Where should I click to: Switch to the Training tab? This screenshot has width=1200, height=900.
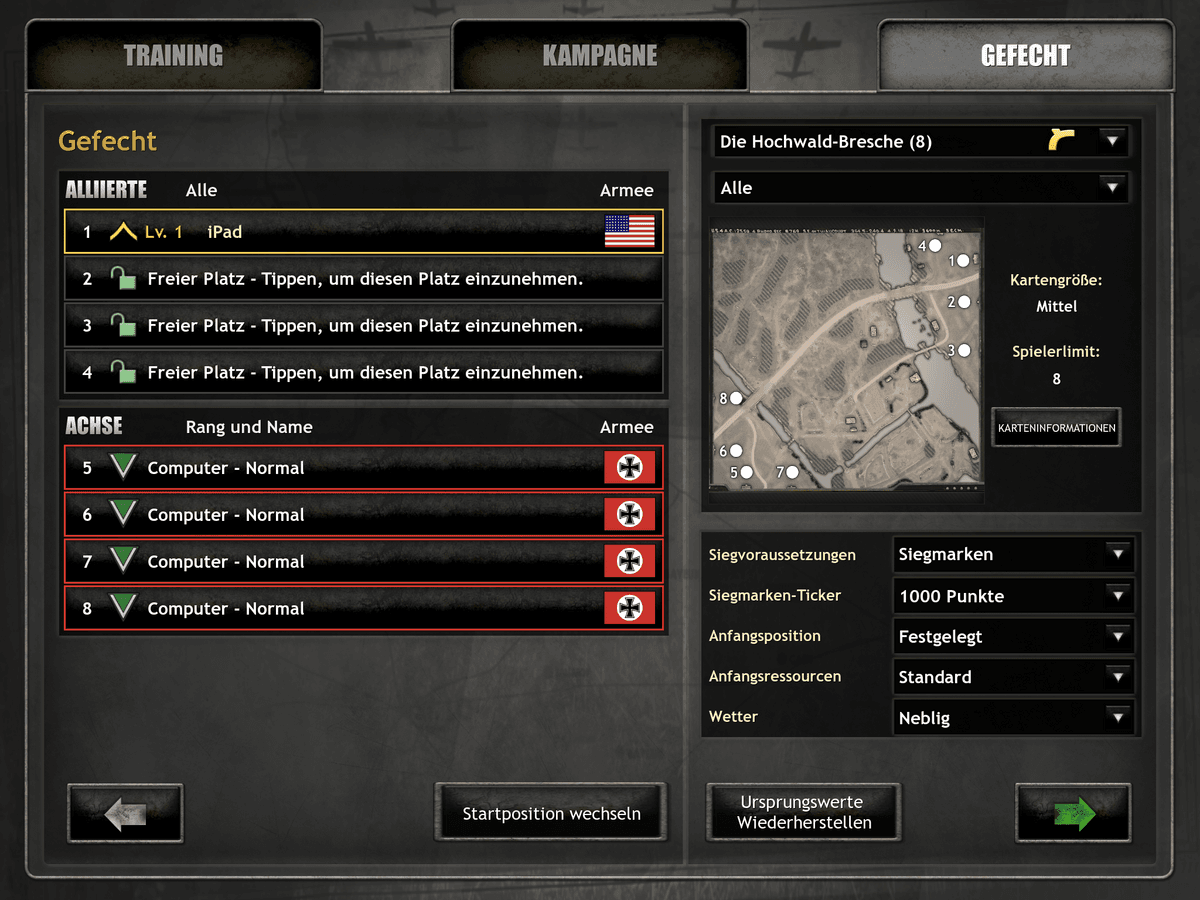pos(173,56)
